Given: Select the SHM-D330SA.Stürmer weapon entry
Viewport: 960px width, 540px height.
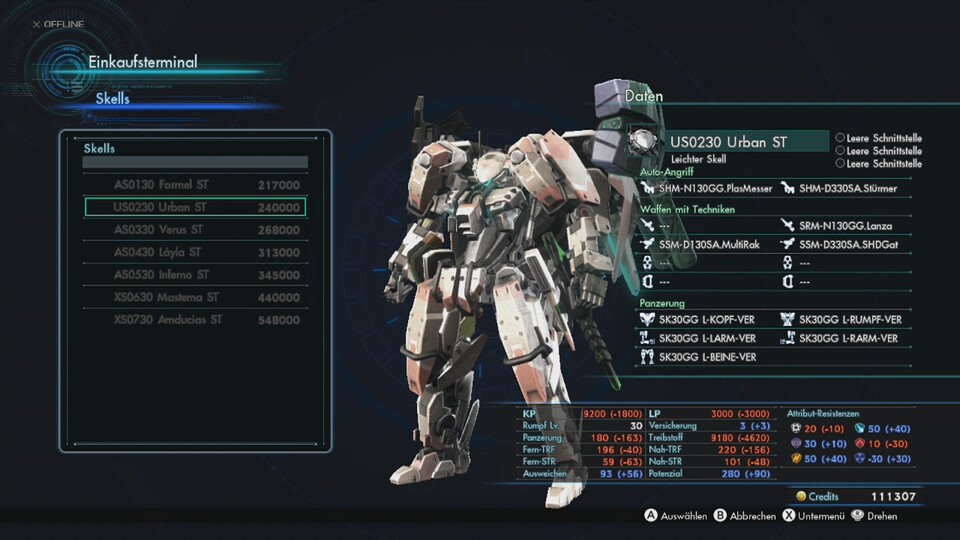Looking at the screenshot, I should (x=847, y=188).
